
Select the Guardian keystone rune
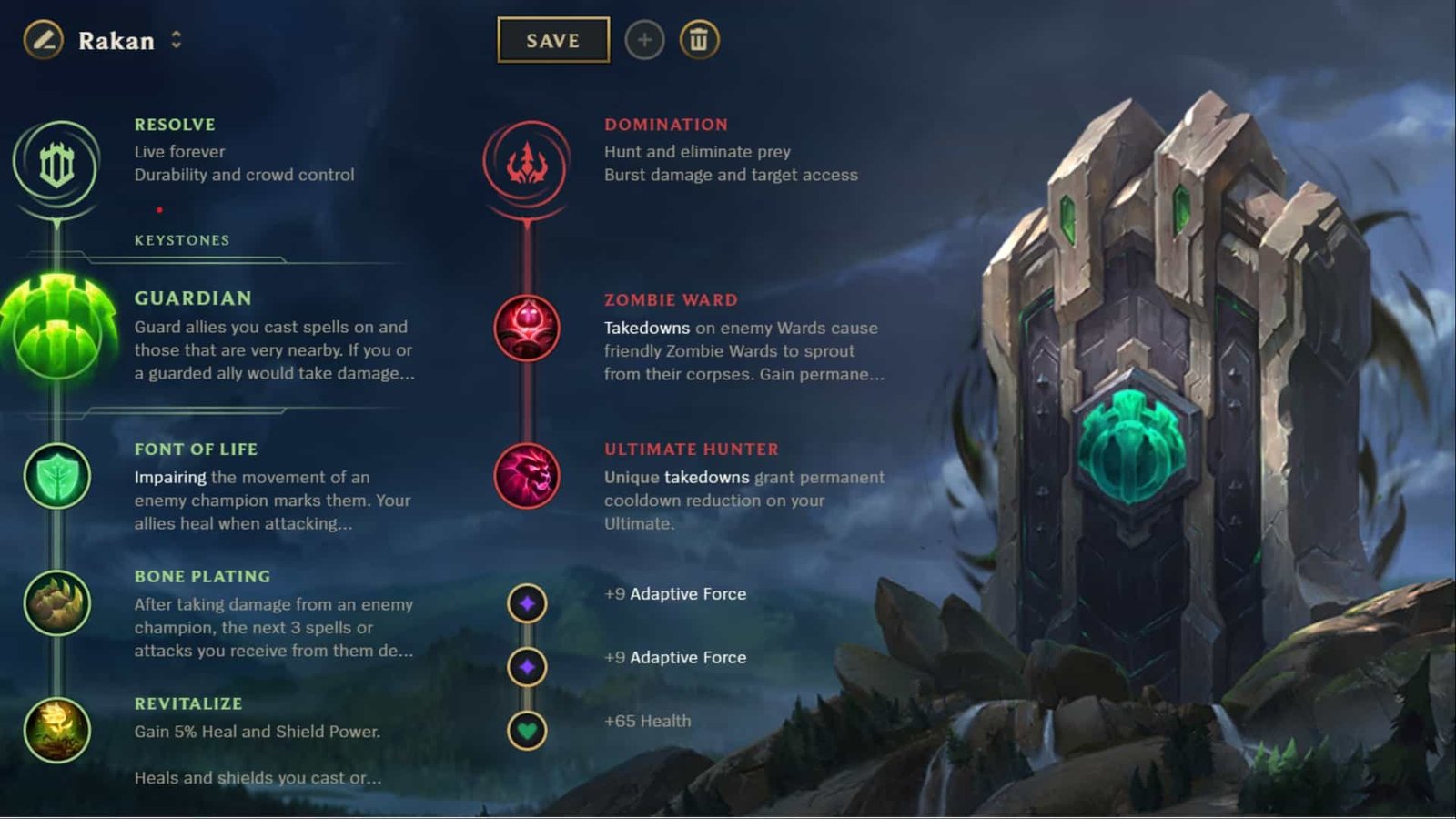(56, 330)
